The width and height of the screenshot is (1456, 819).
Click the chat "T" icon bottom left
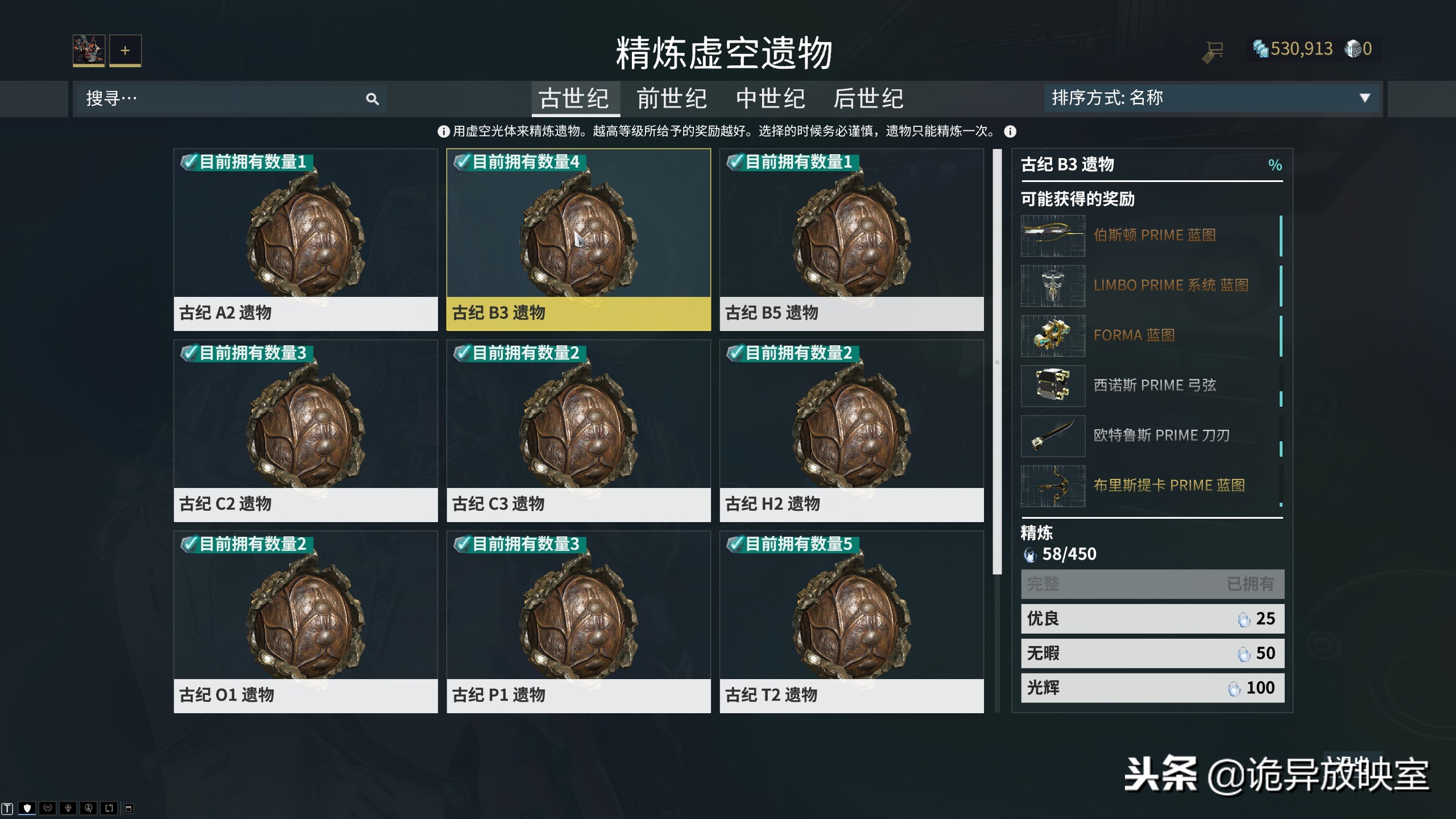point(7,810)
